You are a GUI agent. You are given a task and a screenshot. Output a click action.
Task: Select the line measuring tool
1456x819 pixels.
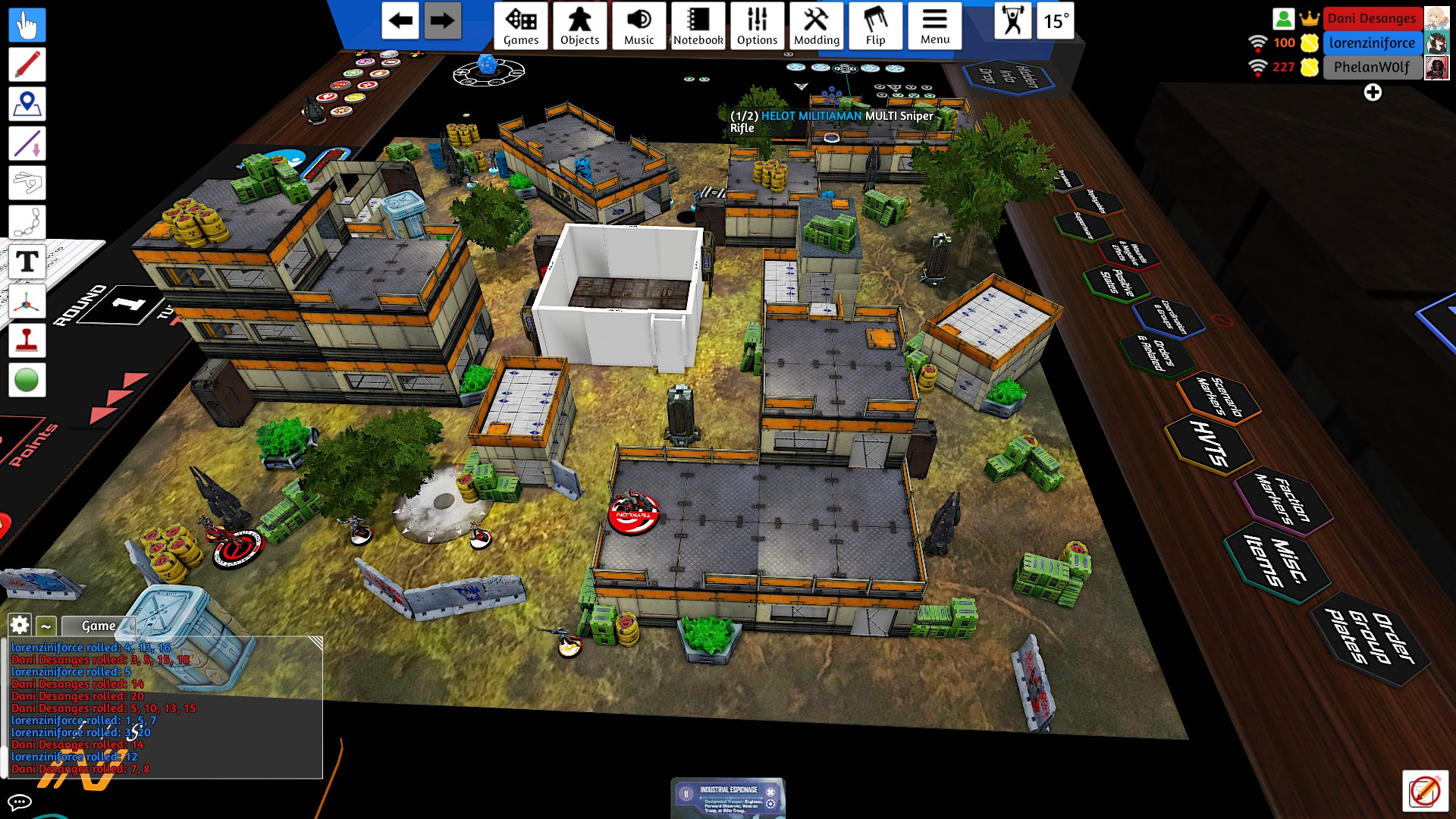point(27,144)
